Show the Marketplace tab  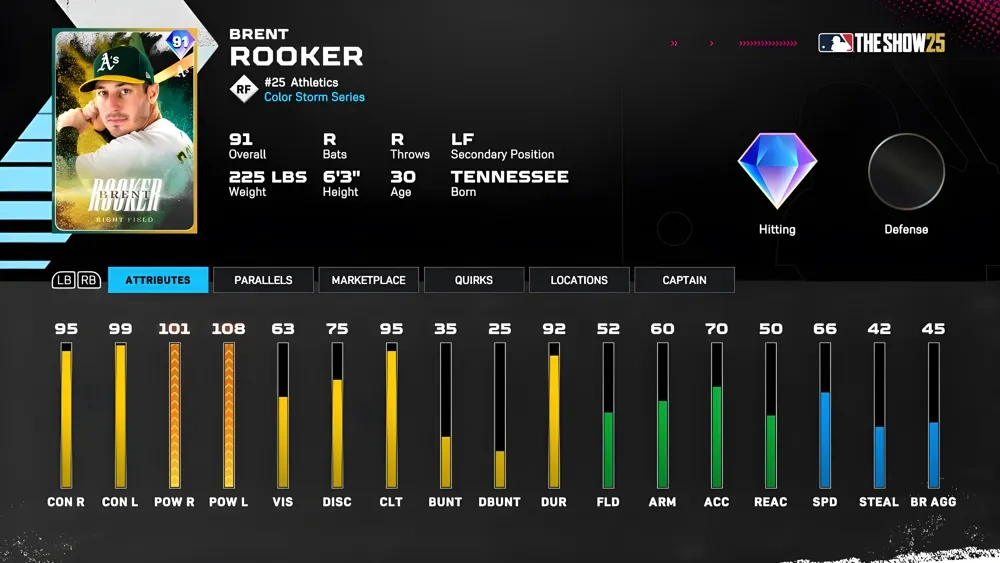368,280
